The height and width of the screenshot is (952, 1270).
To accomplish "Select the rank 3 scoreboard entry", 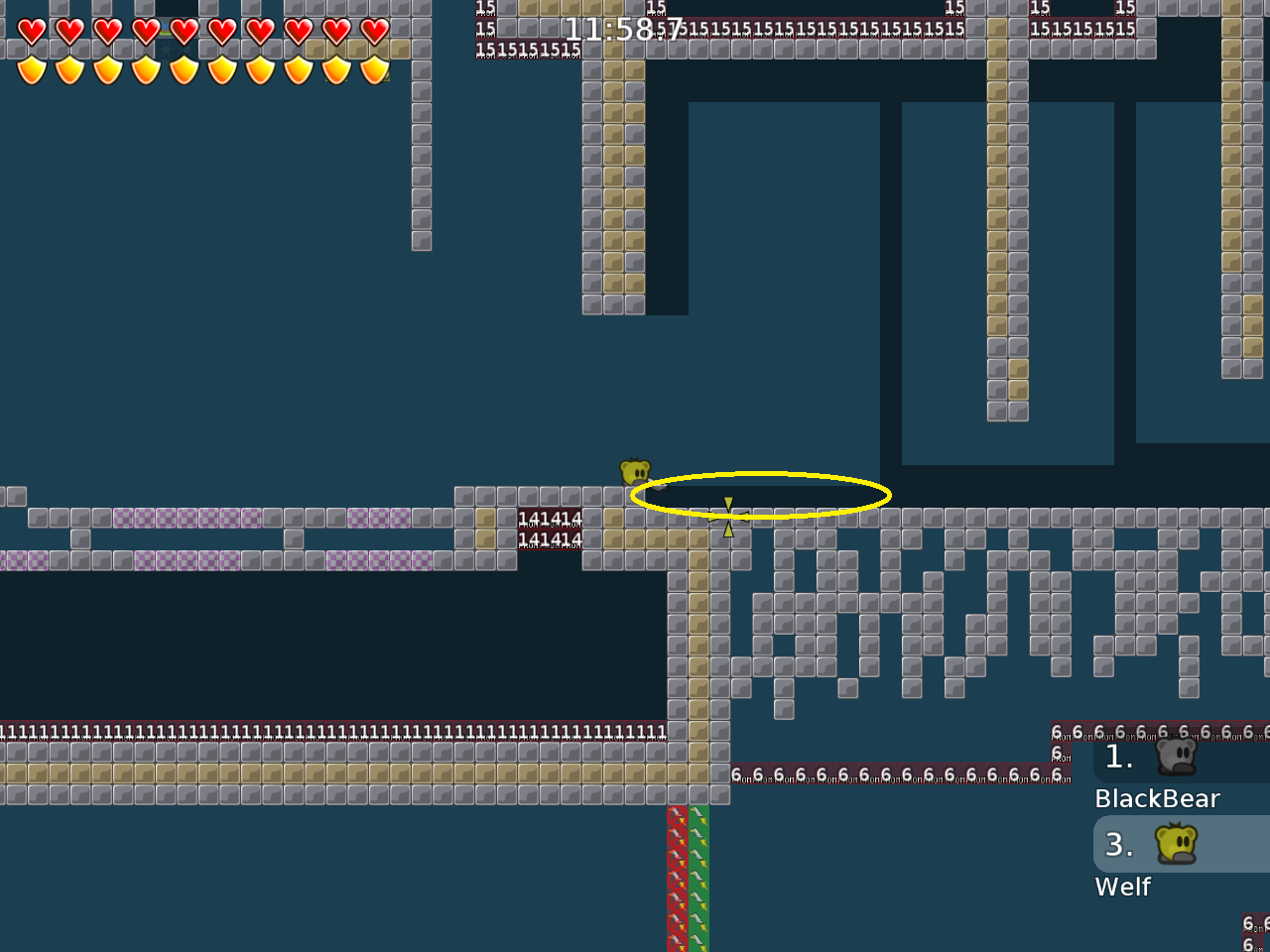I will click(1119, 844).
